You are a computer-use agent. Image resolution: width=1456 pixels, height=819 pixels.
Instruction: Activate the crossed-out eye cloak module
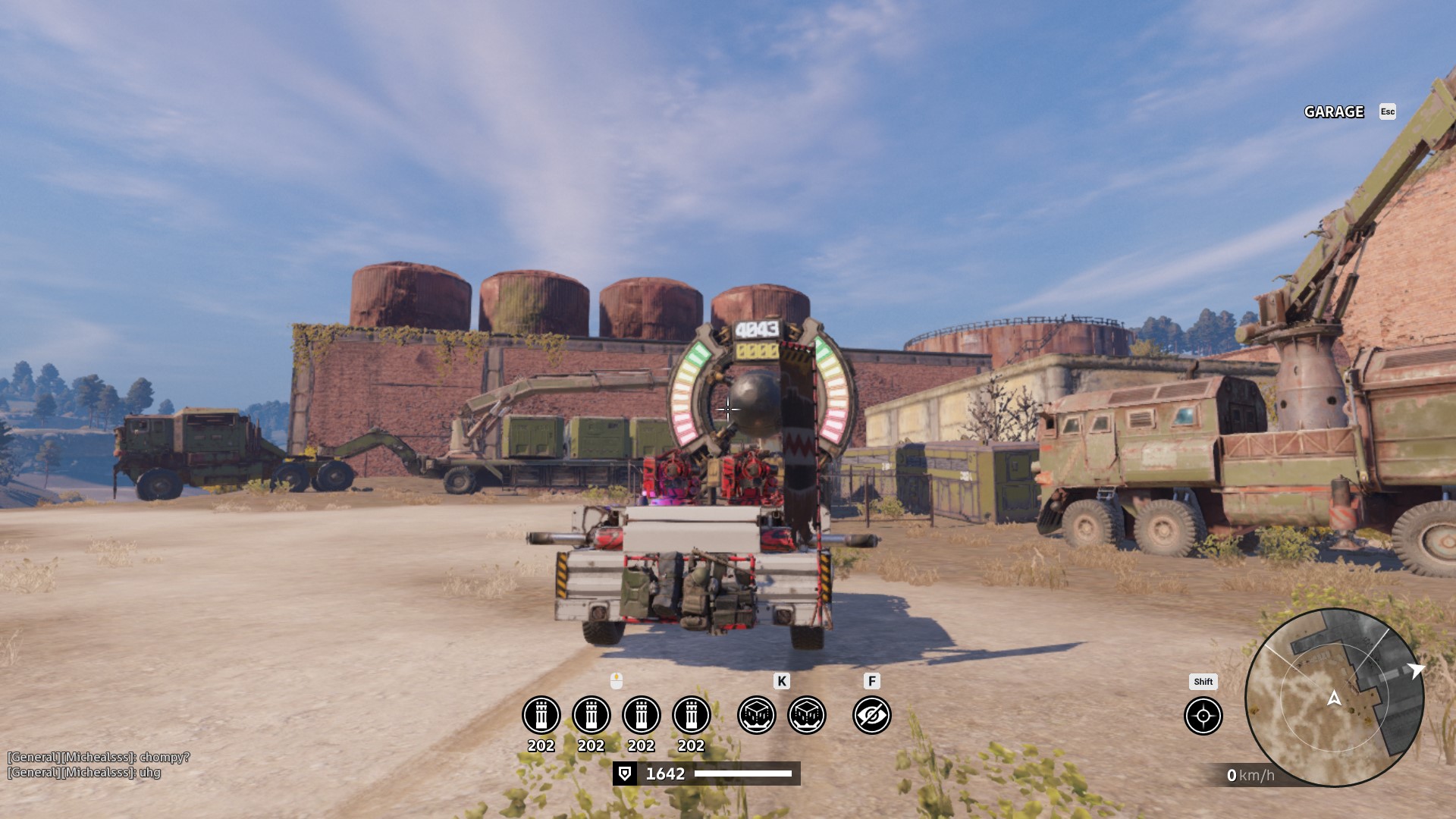coord(871,715)
